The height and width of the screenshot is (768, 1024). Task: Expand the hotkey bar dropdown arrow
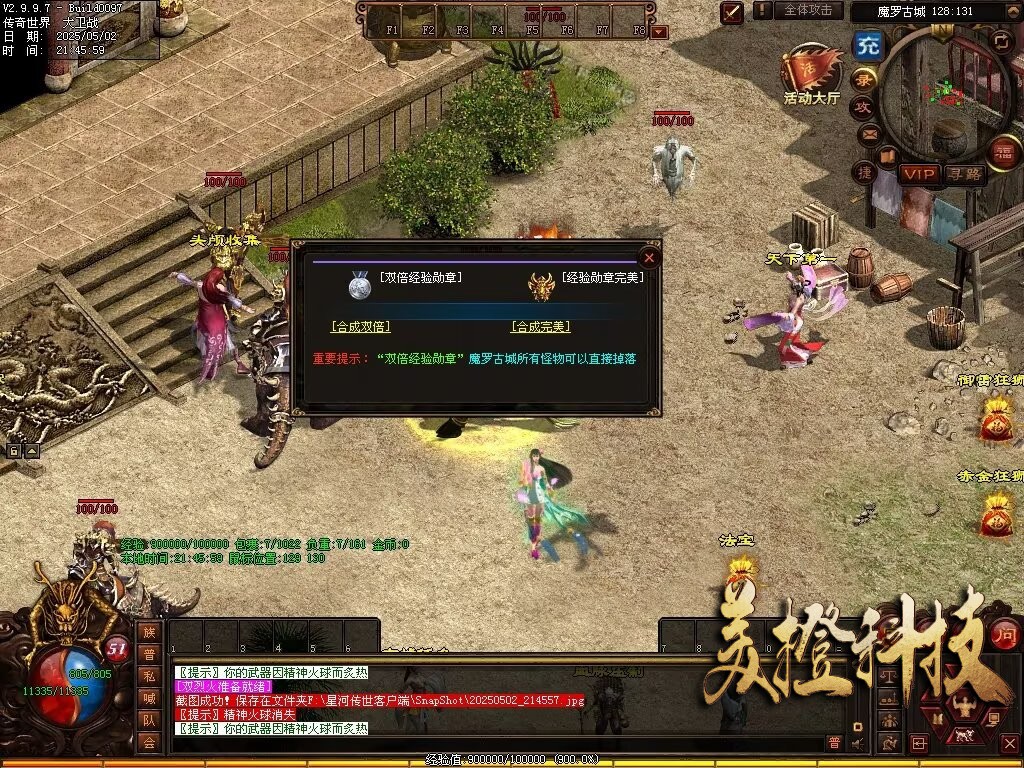pos(659,32)
